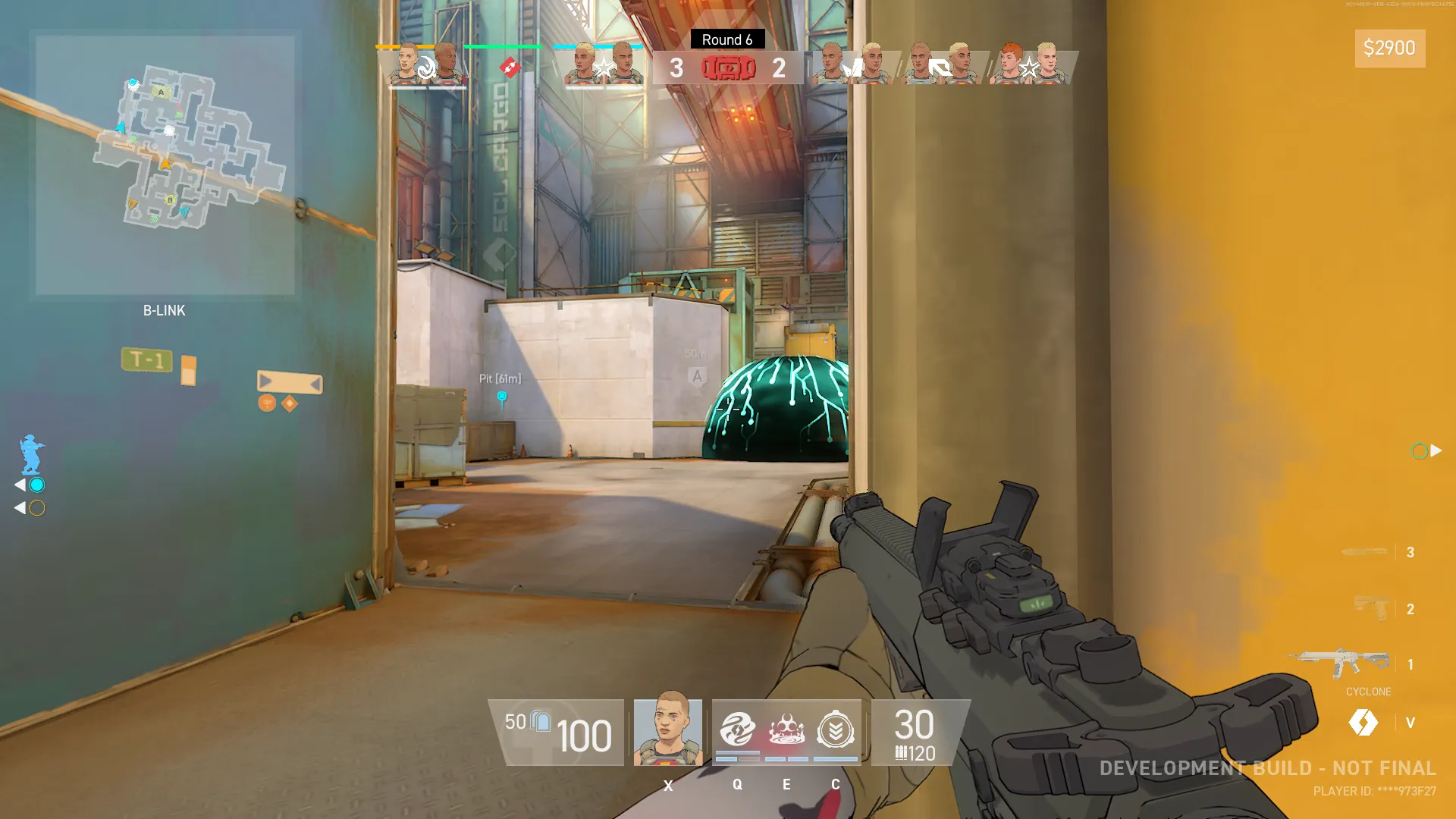Click the white diamond icon beside V

(1363, 722)
